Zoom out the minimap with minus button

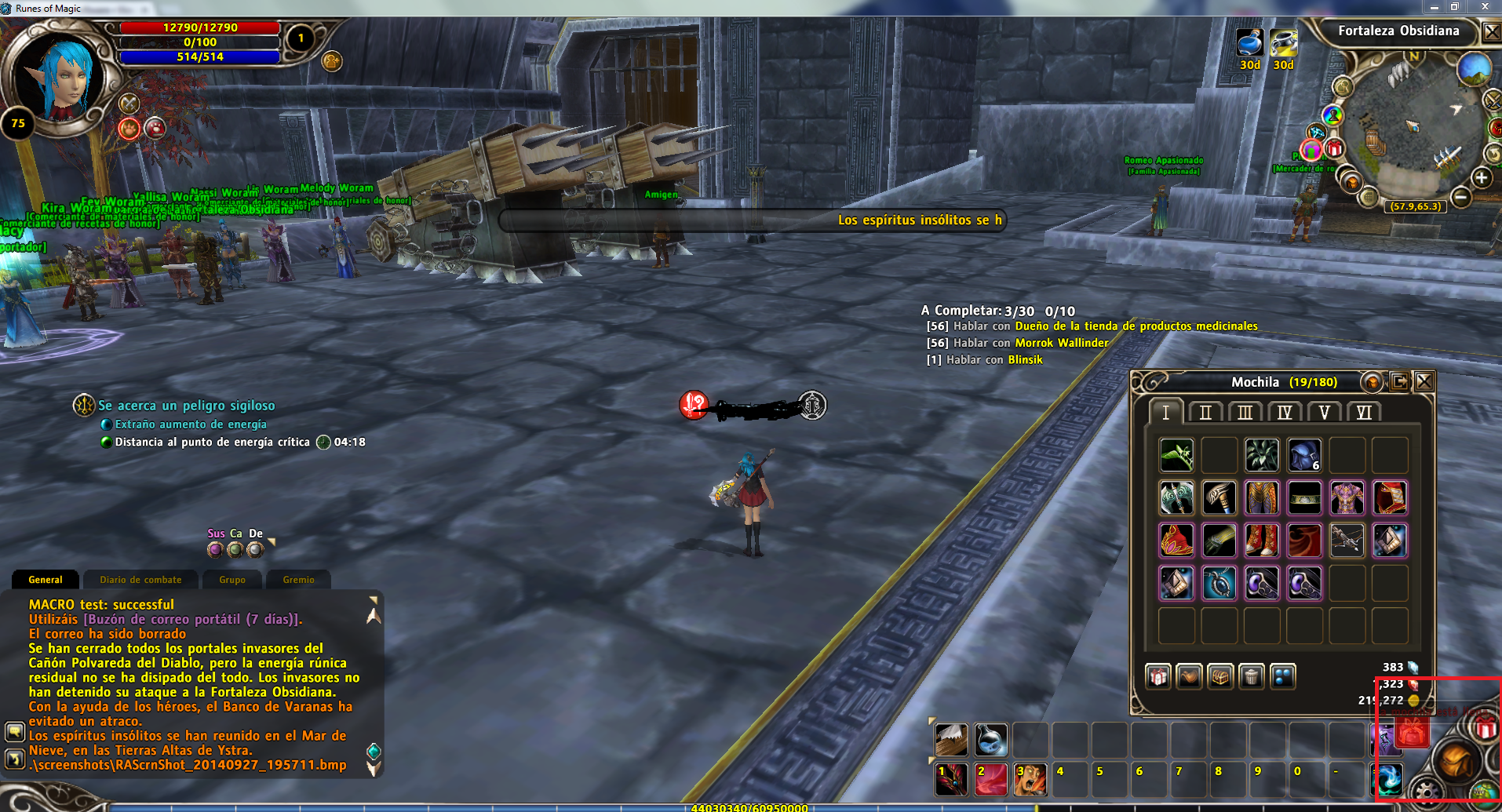coord(1460,197)
